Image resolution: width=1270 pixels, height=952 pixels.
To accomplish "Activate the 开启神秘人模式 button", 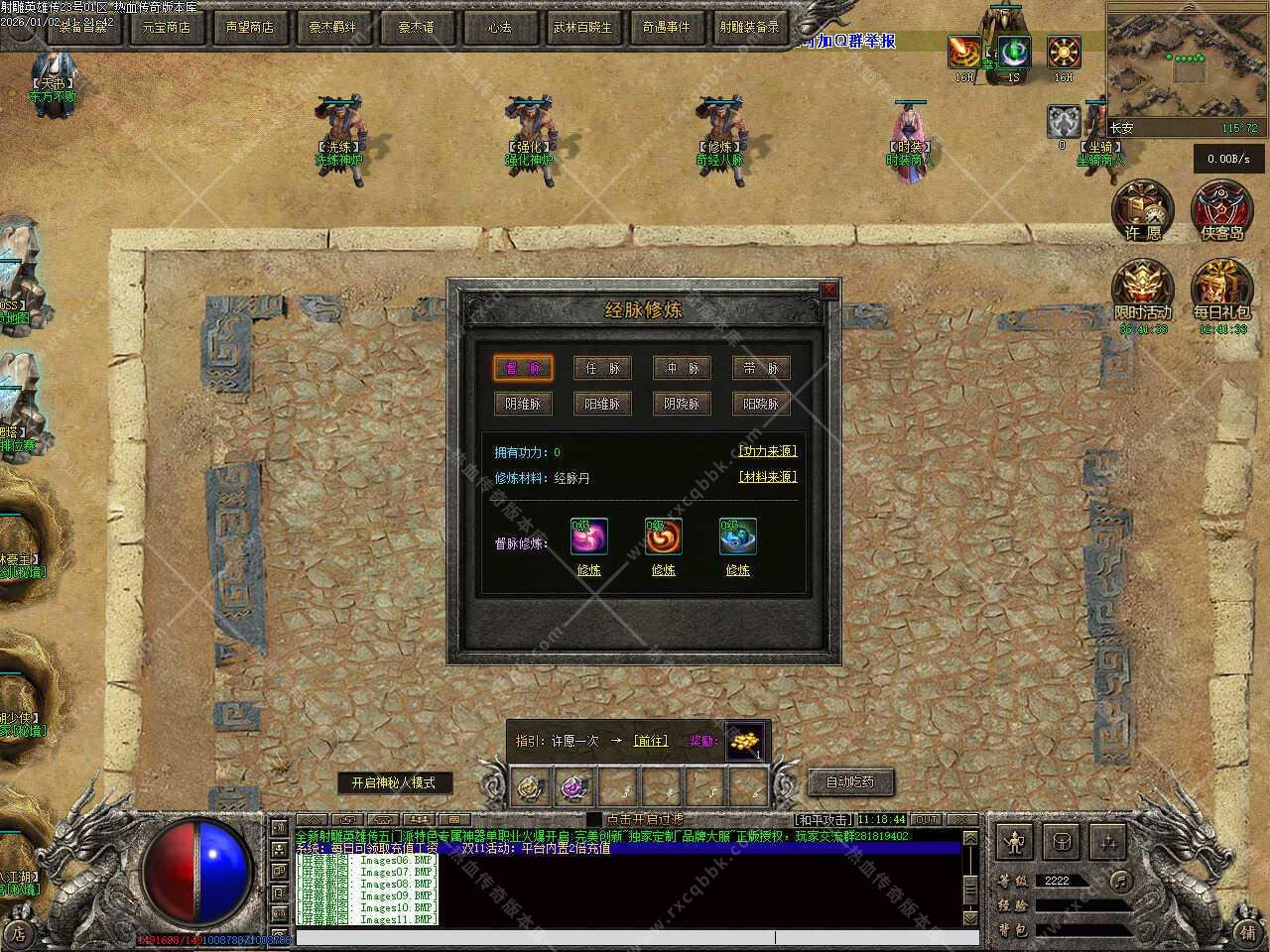I will 393,782.
